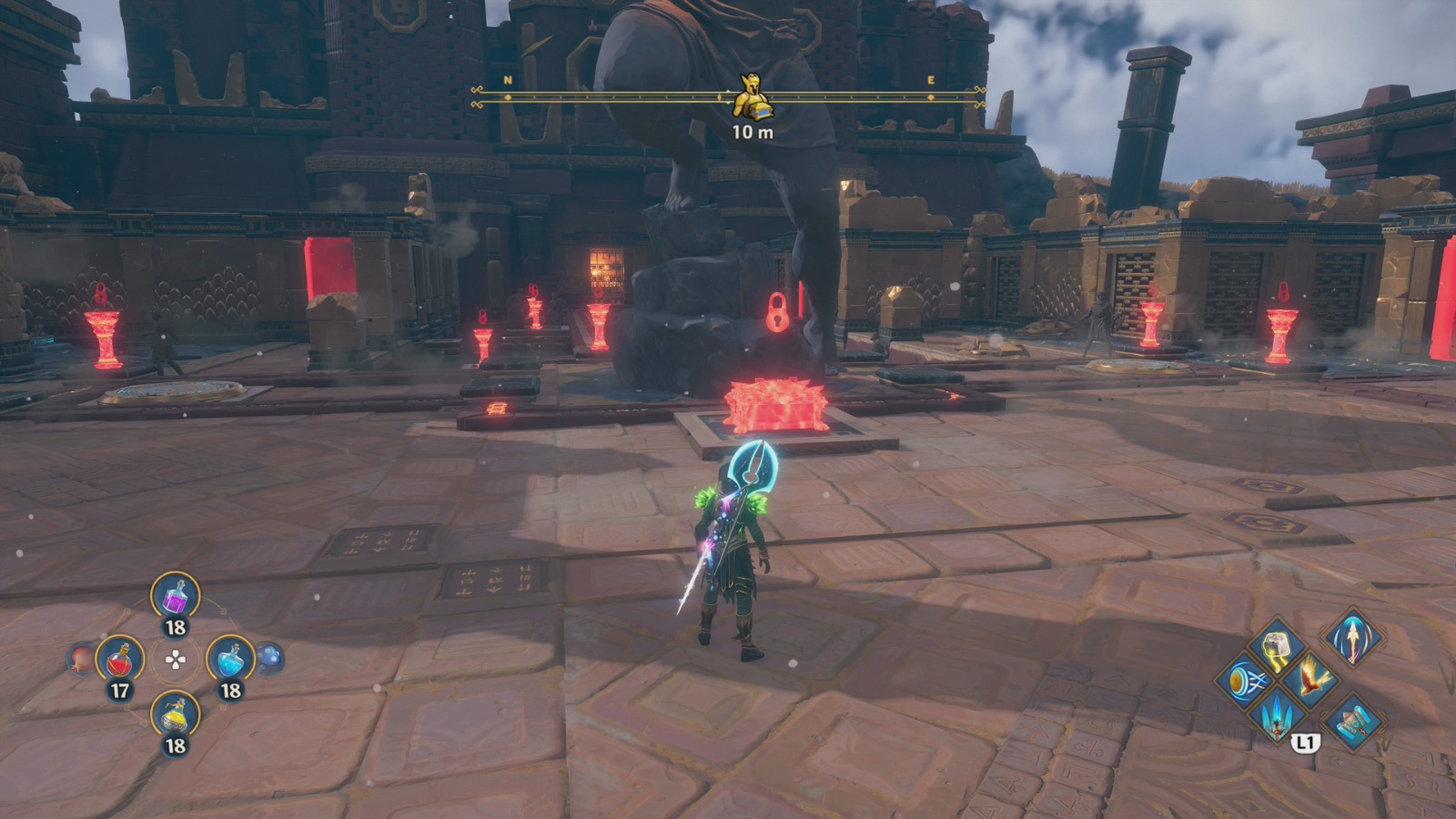
Task: Select the yellow attack potion icon
Action: 176,713
